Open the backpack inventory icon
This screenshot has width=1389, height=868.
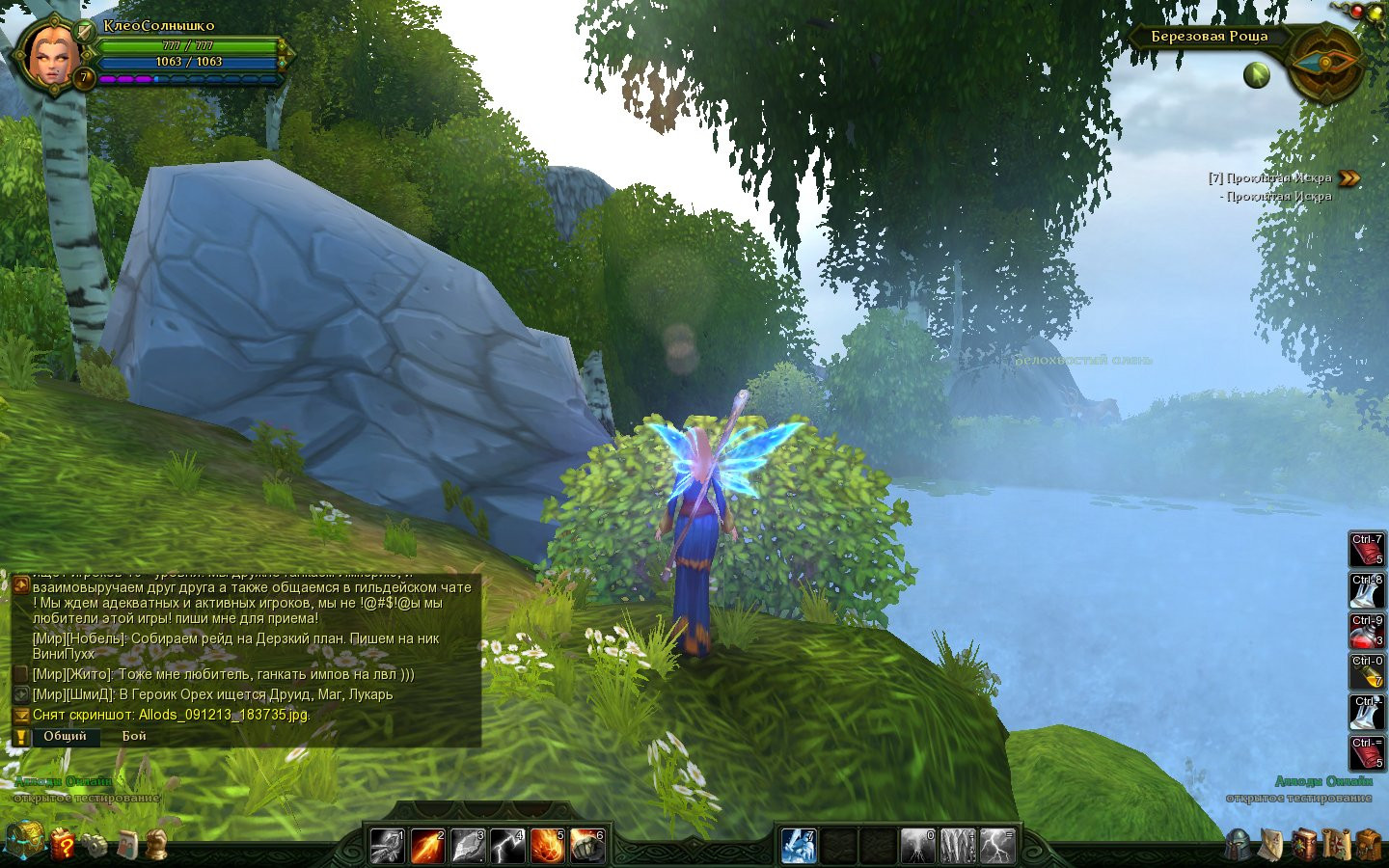pyautogui.click(x=1368, y=844)
